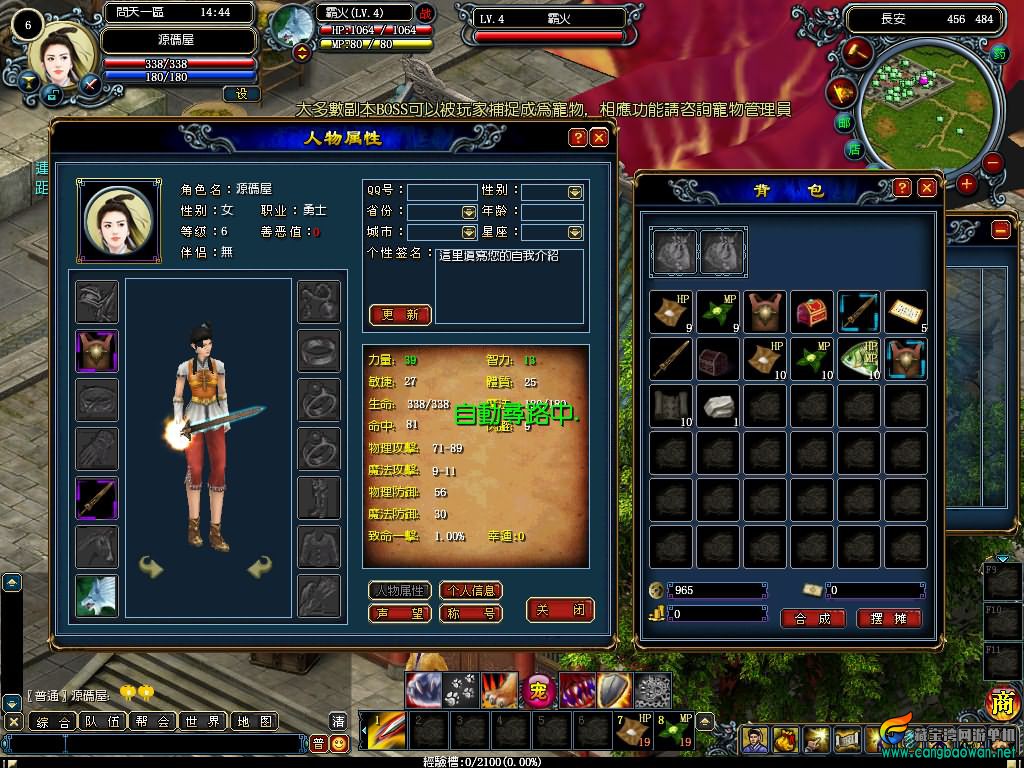Viewport: 1024px width, 768px height.
Task: Click the 地图 map button
Action: click(x=254, y=721)
